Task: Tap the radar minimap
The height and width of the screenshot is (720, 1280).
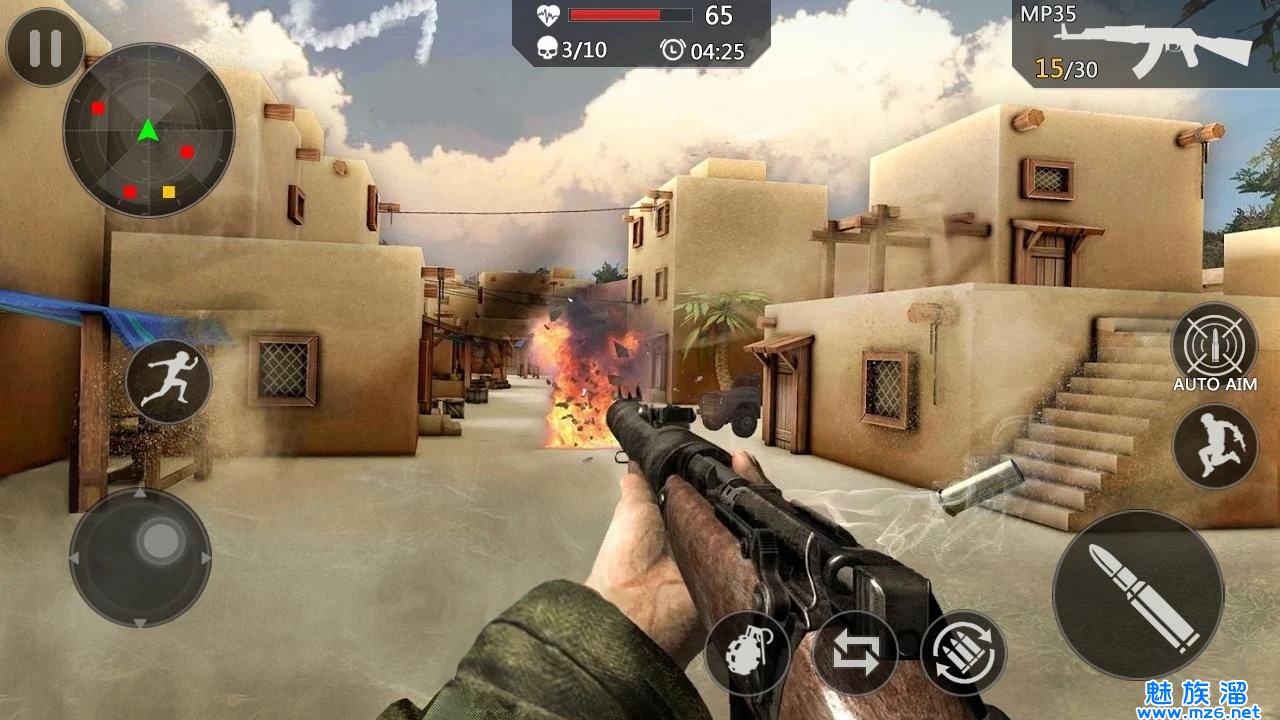Action: point(149,130)
